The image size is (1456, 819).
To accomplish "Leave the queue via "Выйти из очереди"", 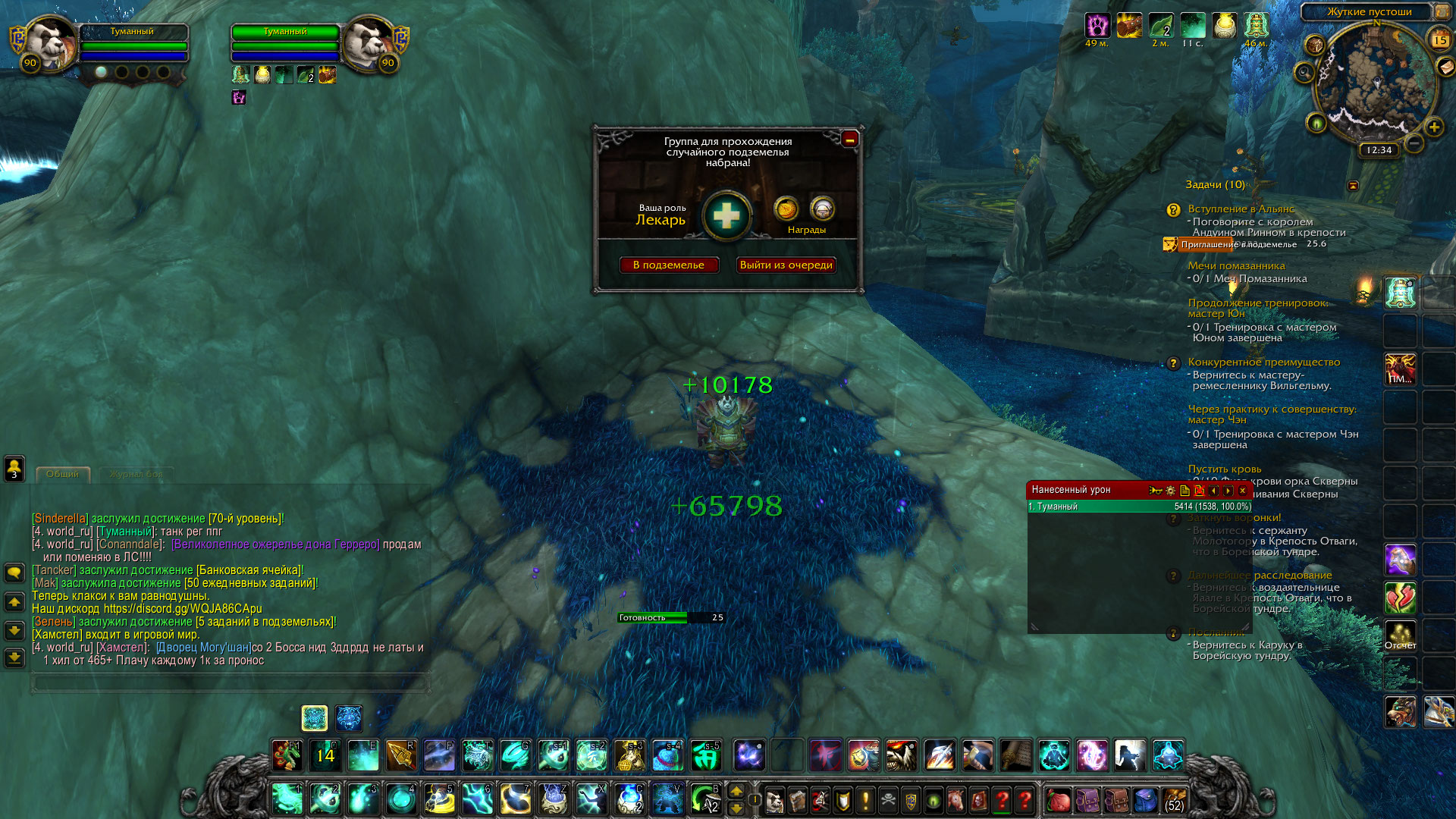I will coord(786,265).
